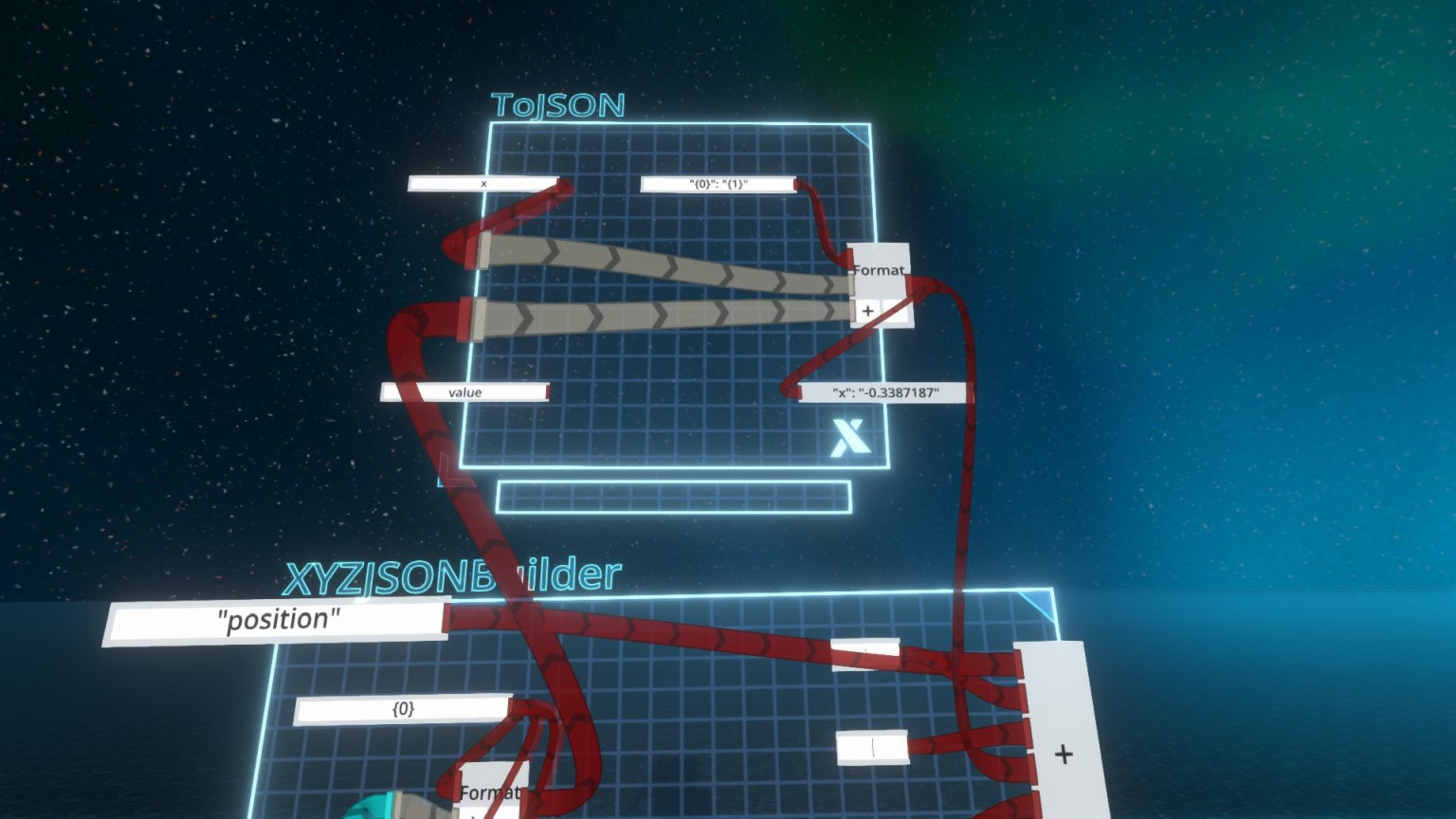Edit the "position" text field

pos(277,621)
